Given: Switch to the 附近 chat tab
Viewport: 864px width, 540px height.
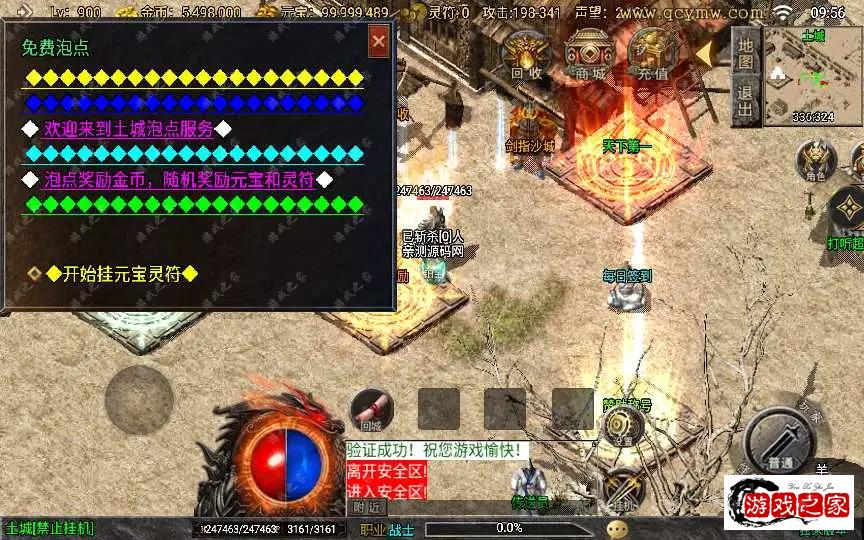Looking at the screenshot, I should coord(367,508).
